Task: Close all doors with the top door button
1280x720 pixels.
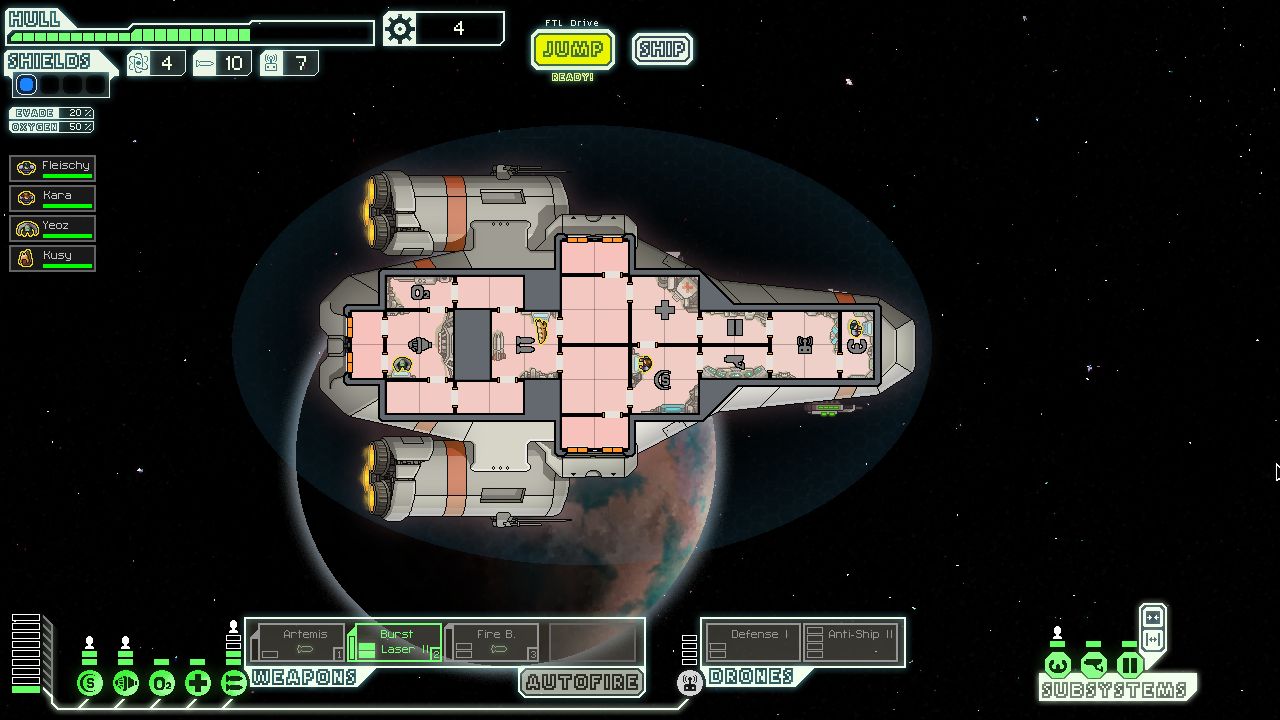Action: click(1153, 617)
